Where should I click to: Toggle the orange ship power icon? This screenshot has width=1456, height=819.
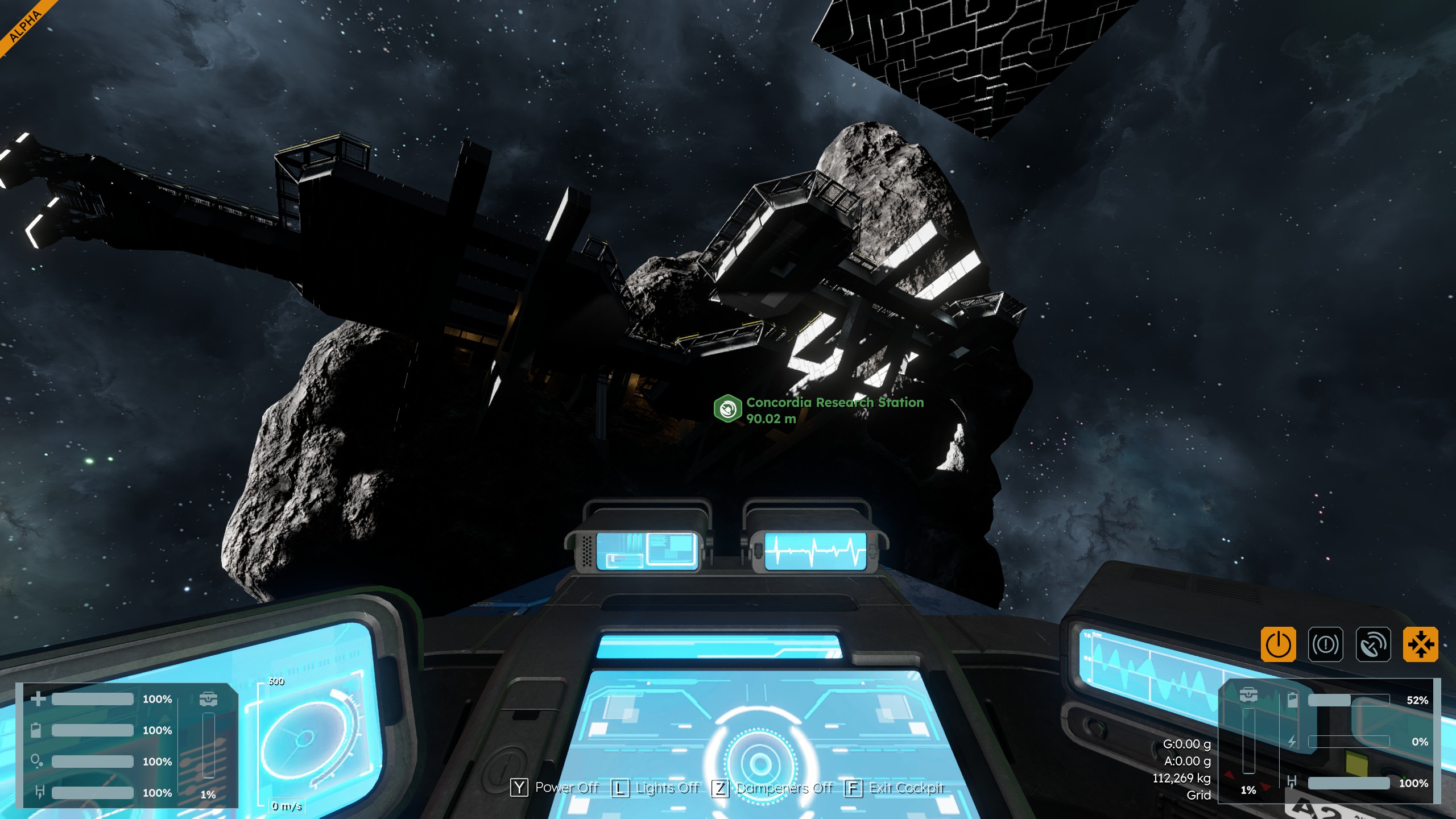coord(1278,644)
